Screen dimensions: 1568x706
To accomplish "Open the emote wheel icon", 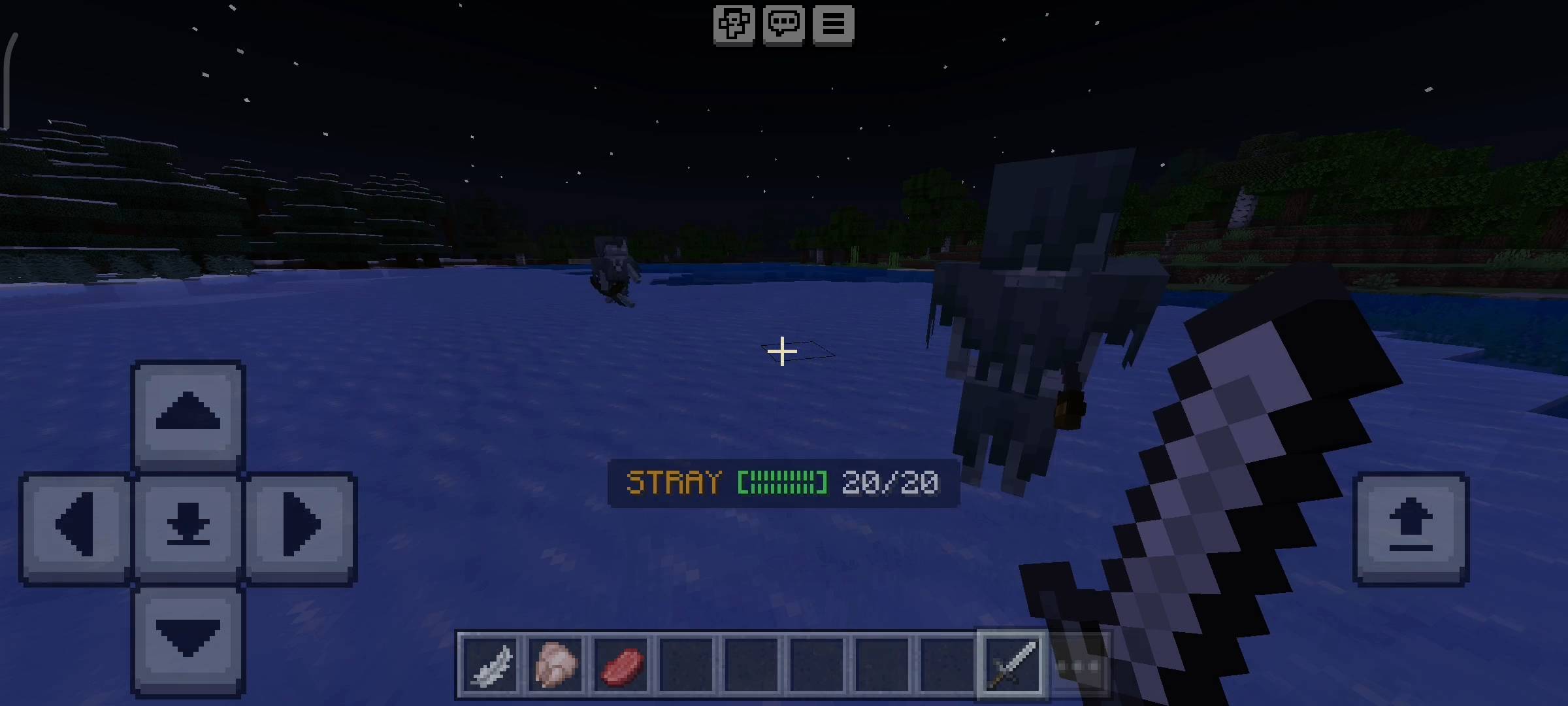I will point(733,25).
